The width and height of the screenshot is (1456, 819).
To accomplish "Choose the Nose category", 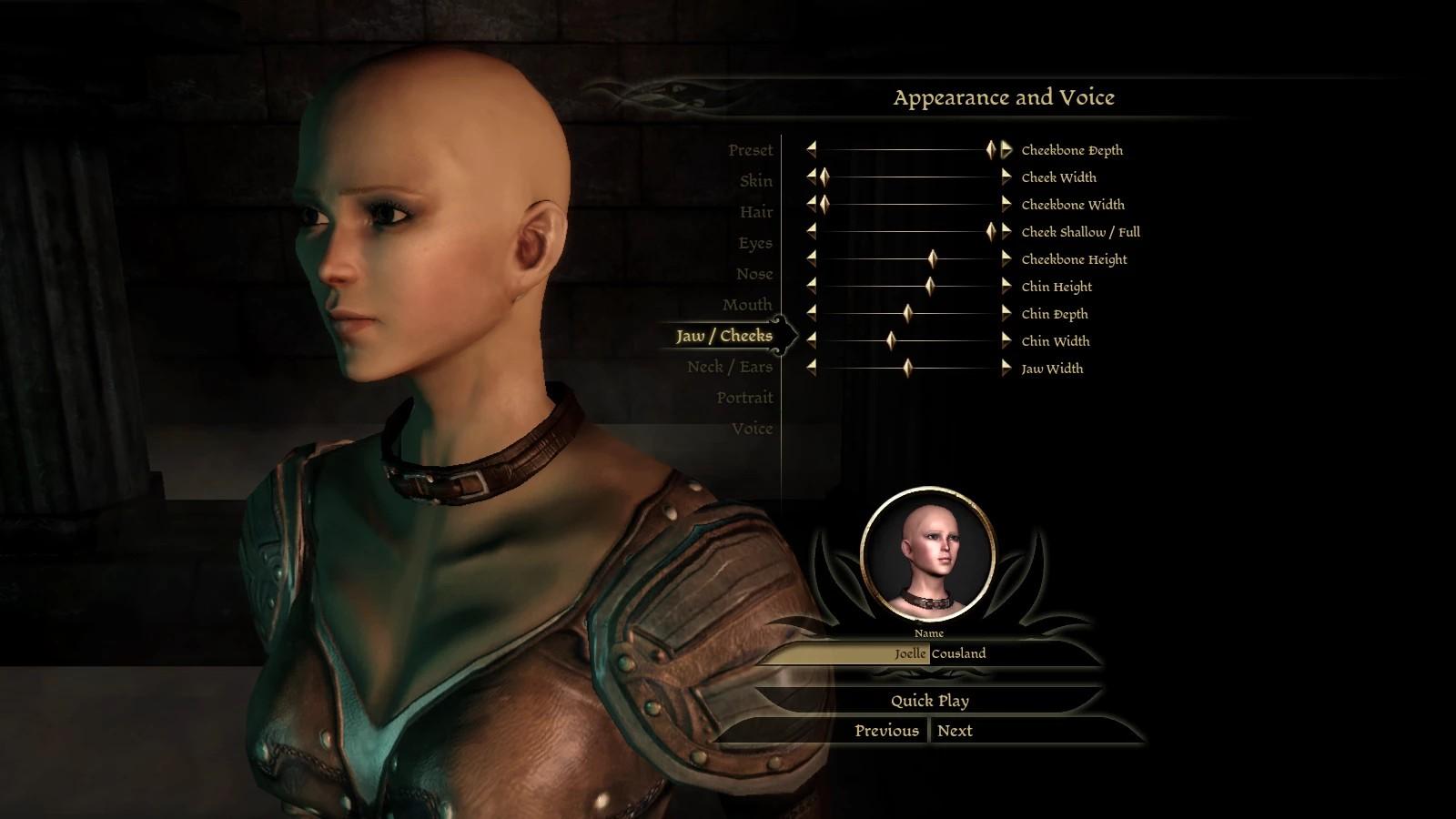I will point(753,274).
